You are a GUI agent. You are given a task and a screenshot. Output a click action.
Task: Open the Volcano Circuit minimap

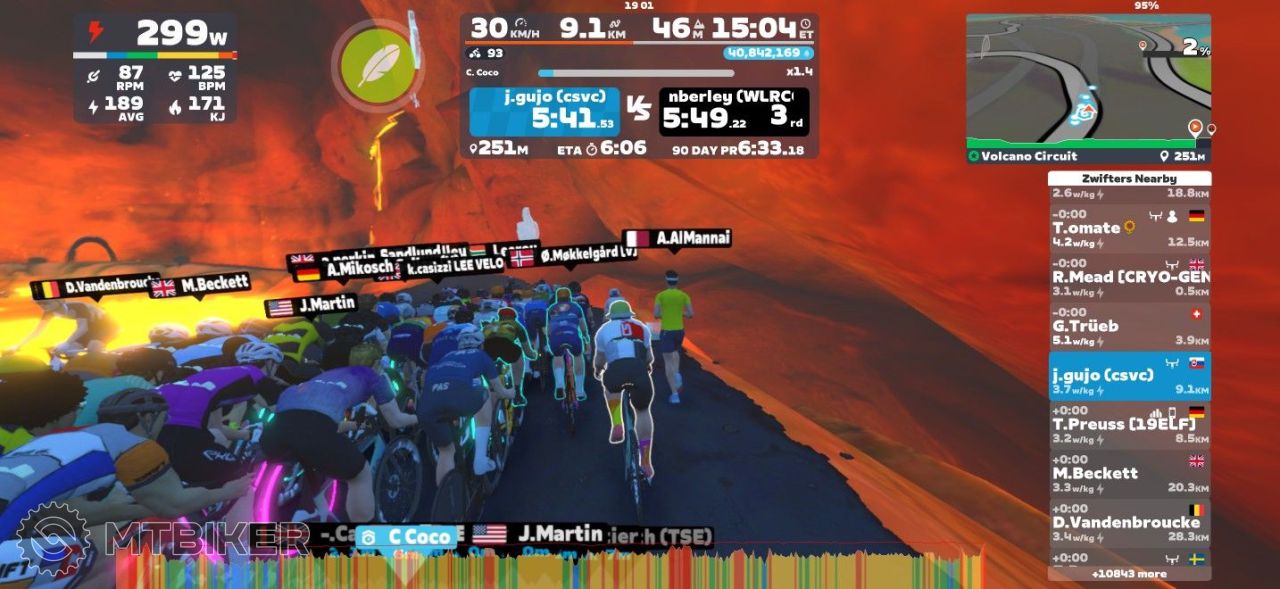coord(1088,86)
